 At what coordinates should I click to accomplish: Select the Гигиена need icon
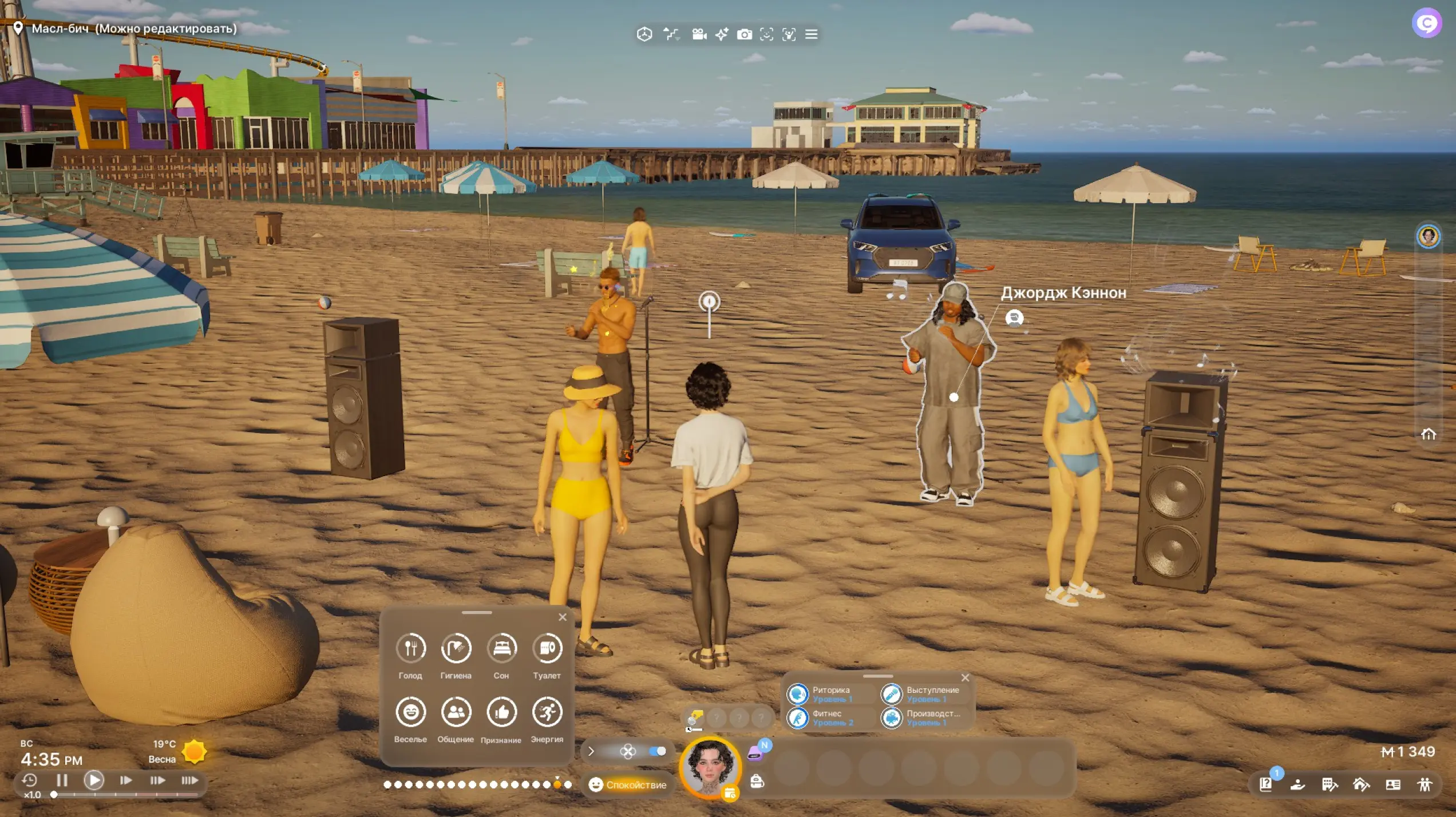click(456, 649)
